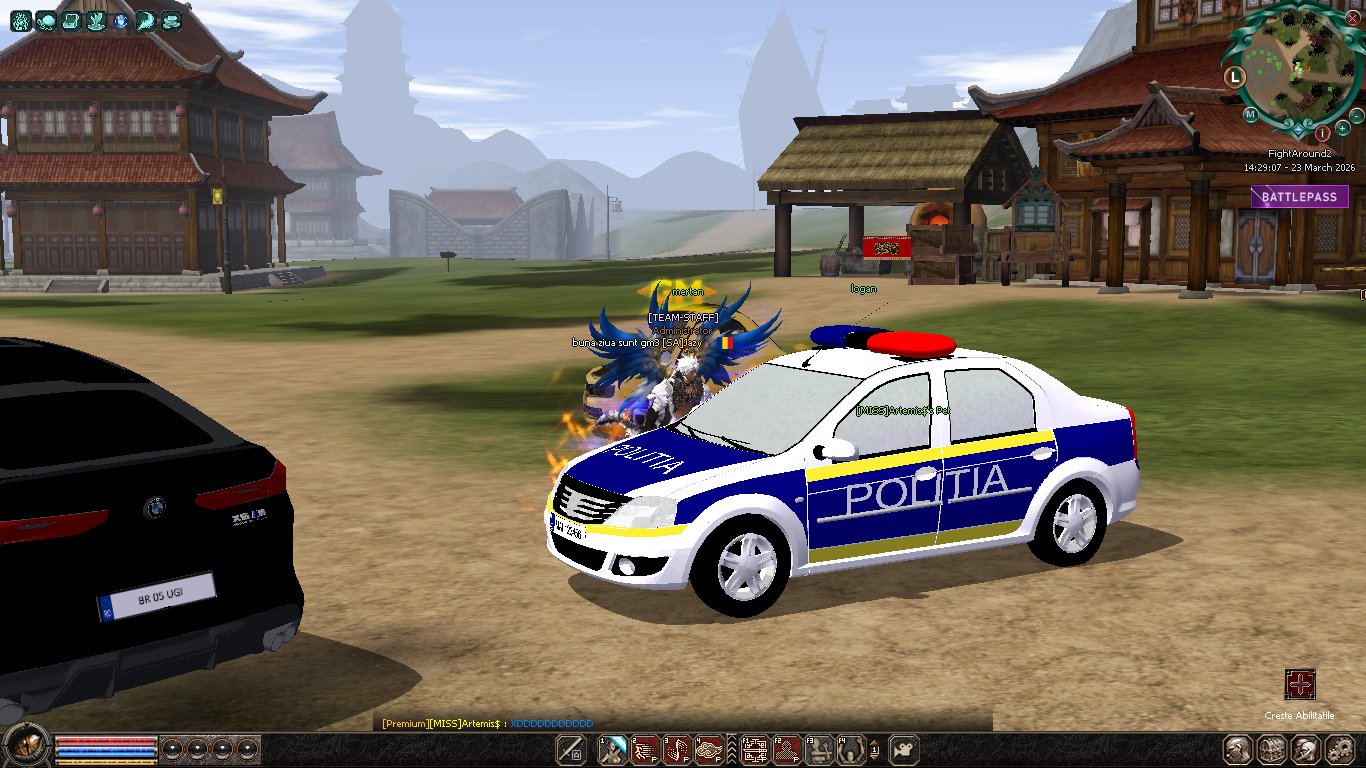The image size is (1366, 768).
Task: Activate the cloud skill in slot 4
Action: (709, 749)
